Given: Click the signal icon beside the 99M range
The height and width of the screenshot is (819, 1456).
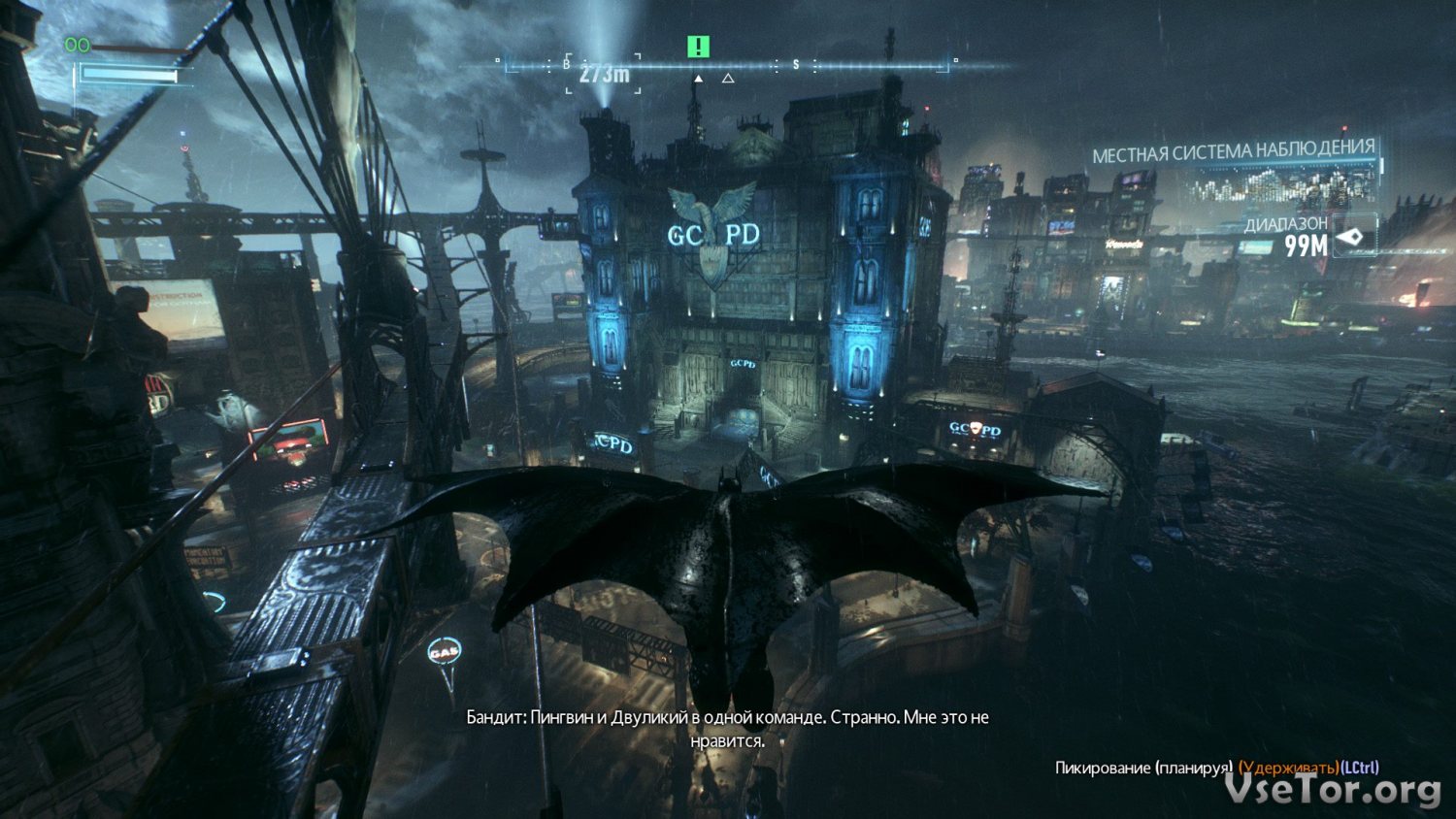Looking at the screenshot, I should pyautogui.click(x=1352, y=237).
